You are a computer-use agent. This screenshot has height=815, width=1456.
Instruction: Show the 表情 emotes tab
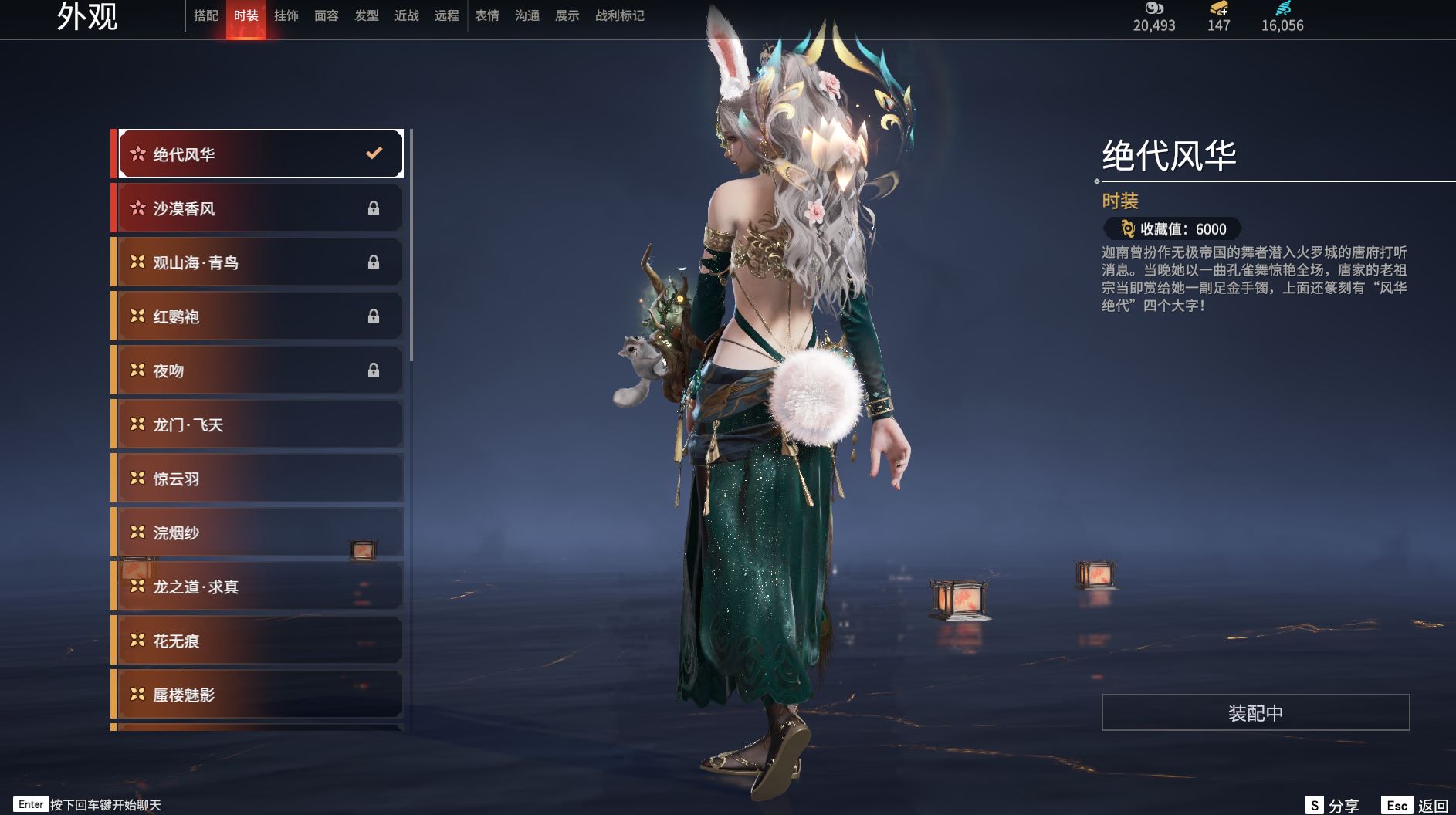coord(487,15)
